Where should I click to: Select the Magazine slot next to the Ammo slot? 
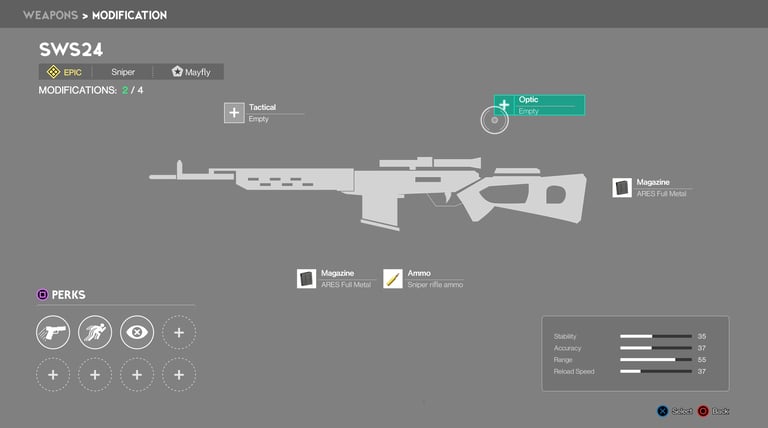[306, 279]
